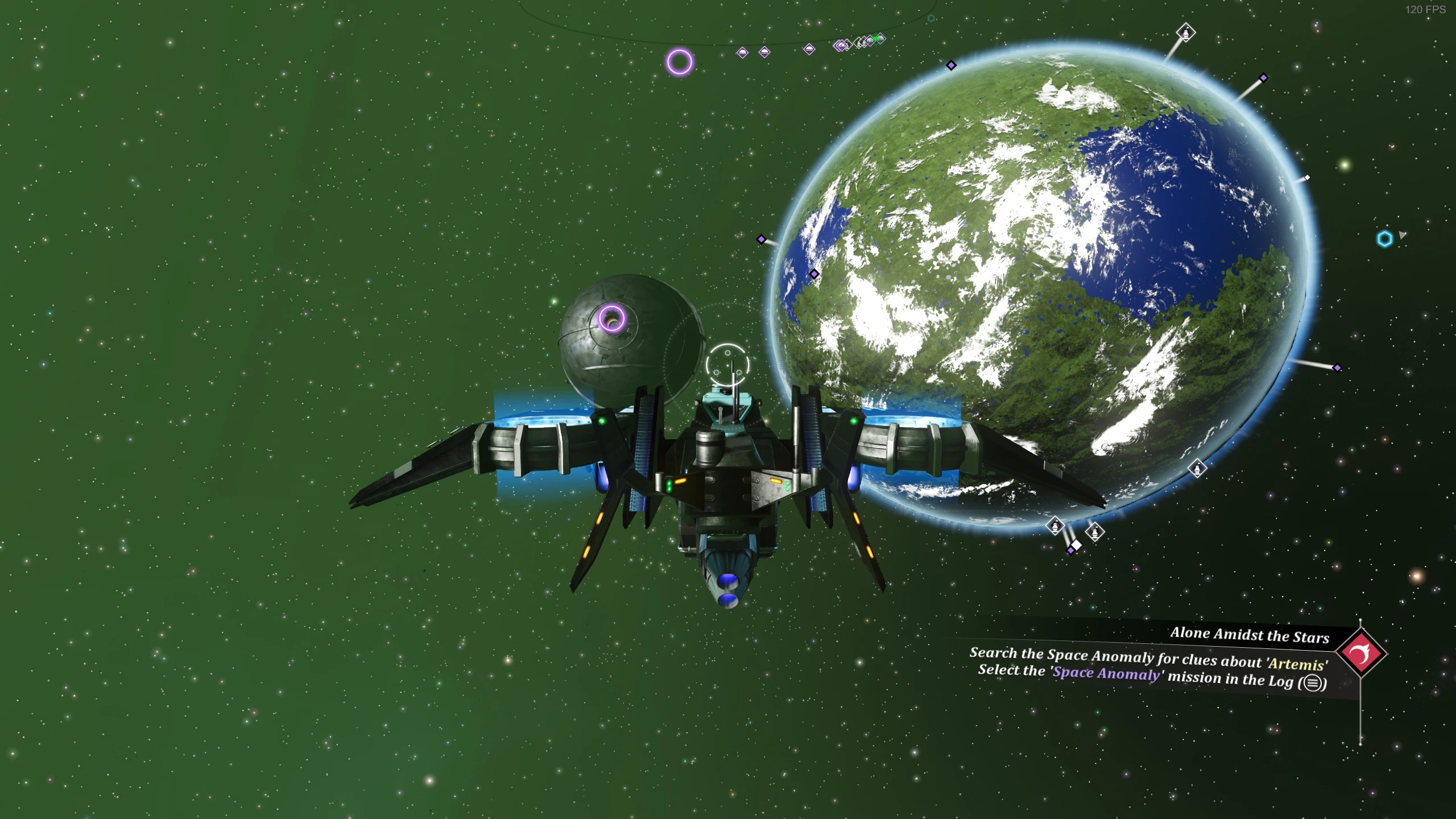Click the purple ring marker on the space station

click(612, 318)
